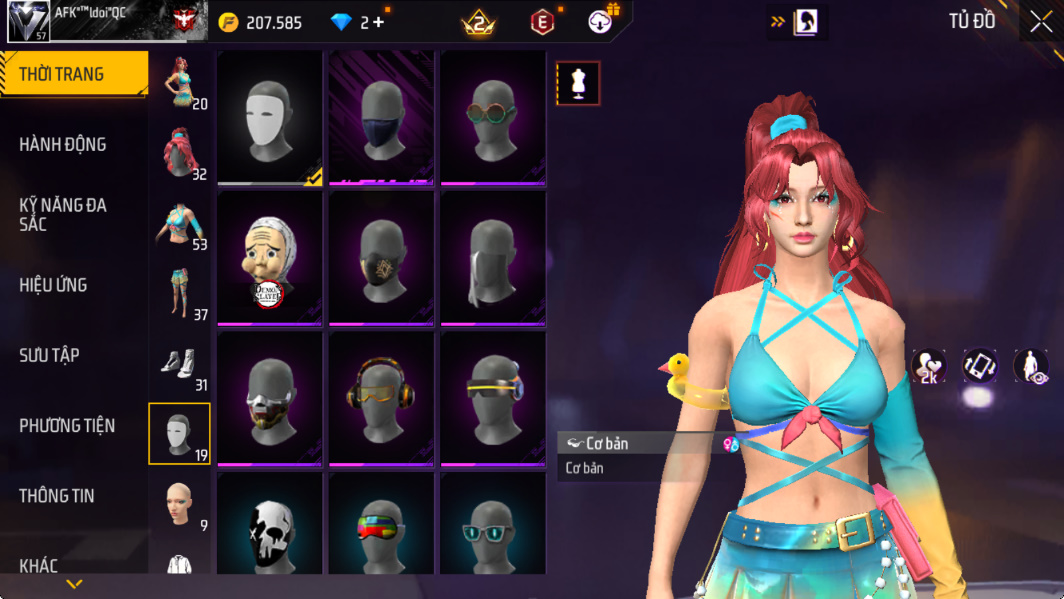Select the Demon Slayer old man mask
The height and width of the screenshot is (599, 1064).
click(270, 258)
